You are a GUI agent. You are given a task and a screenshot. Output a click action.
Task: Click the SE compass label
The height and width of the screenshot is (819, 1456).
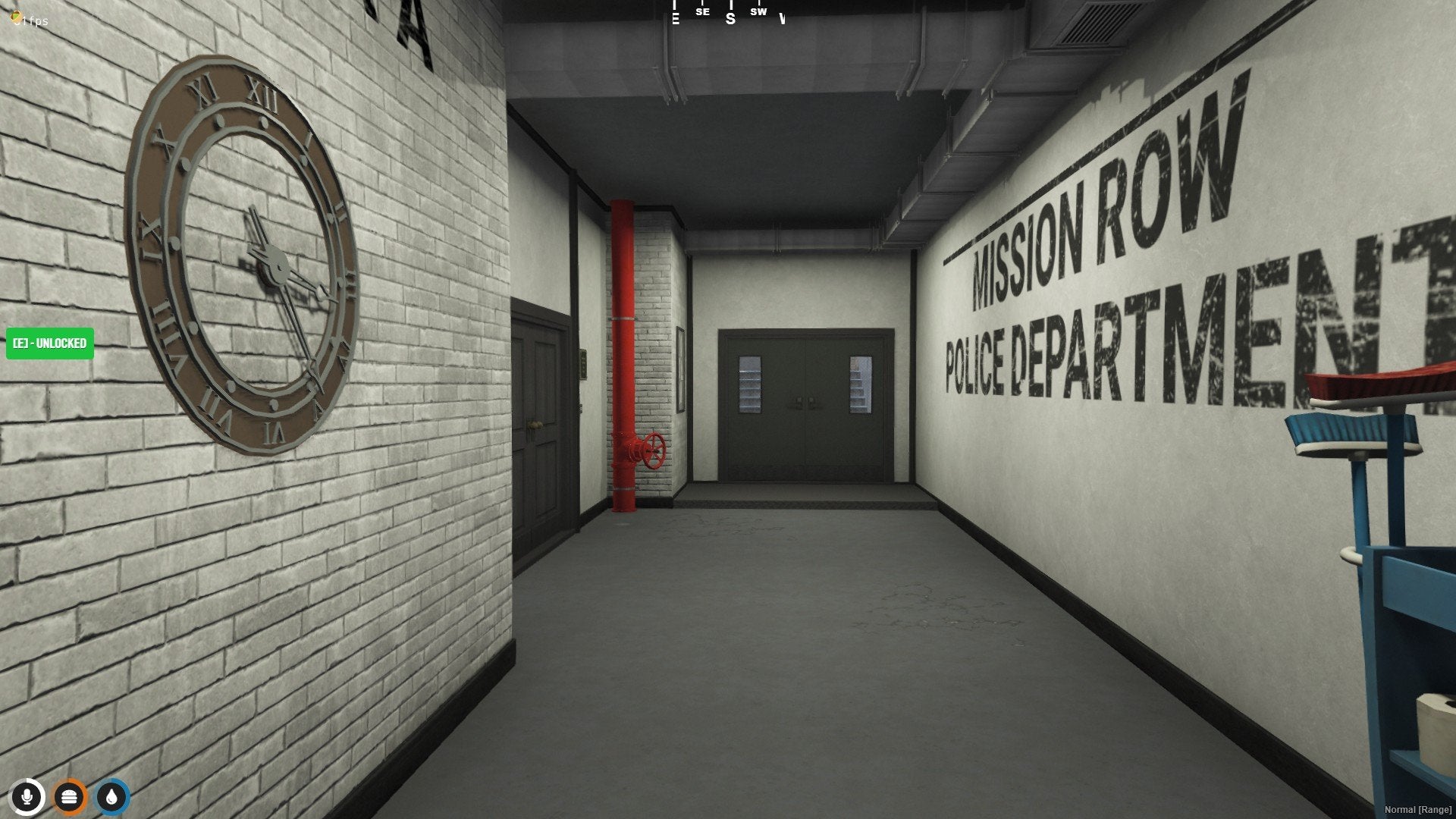click(x=701, y=12)
